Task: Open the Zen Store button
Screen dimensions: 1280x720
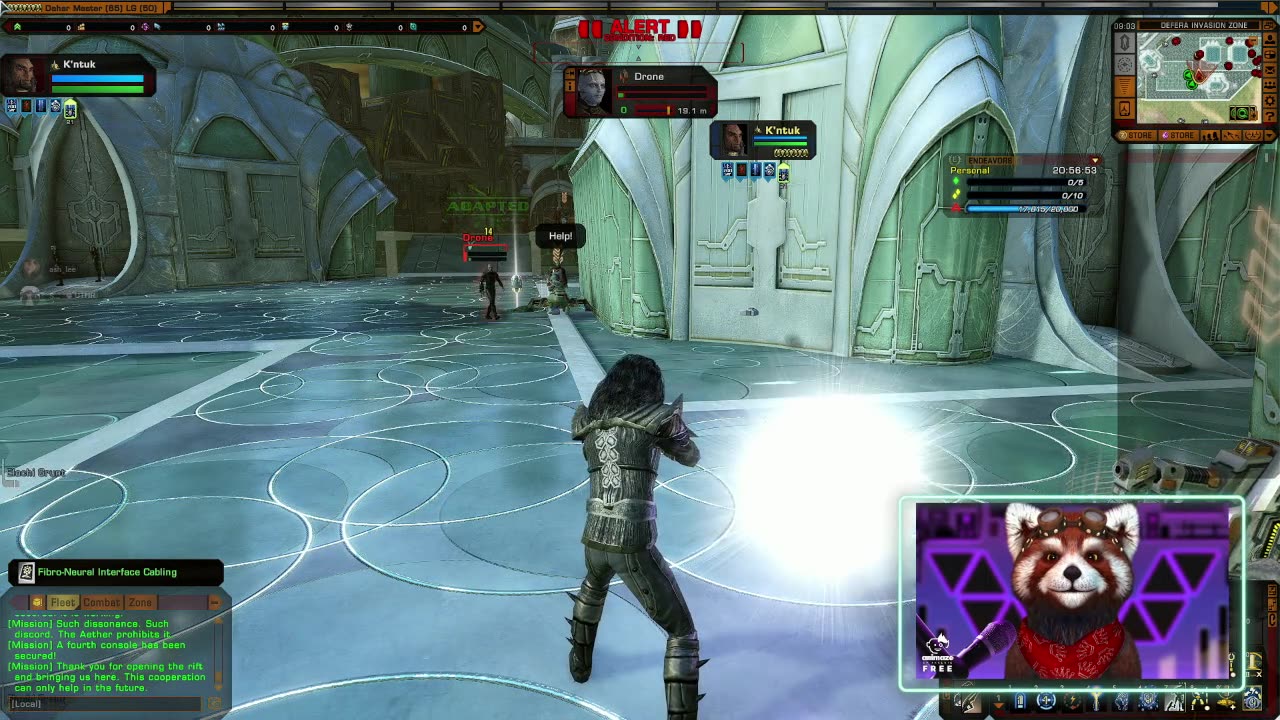Action: point(1137,136)
